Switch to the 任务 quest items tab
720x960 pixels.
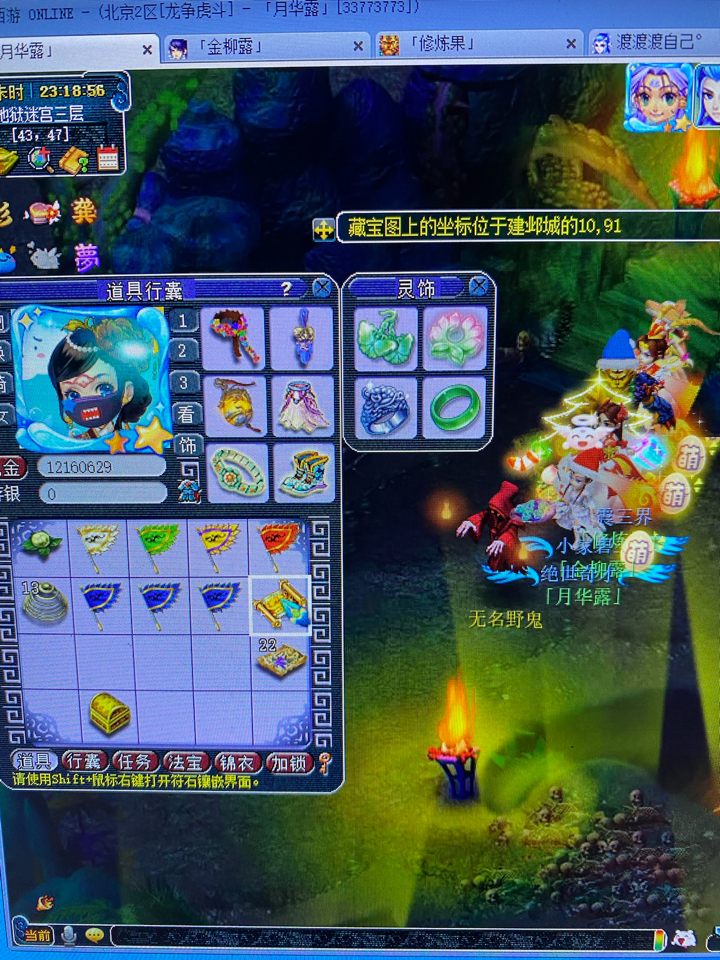click(x=135, y=763)
